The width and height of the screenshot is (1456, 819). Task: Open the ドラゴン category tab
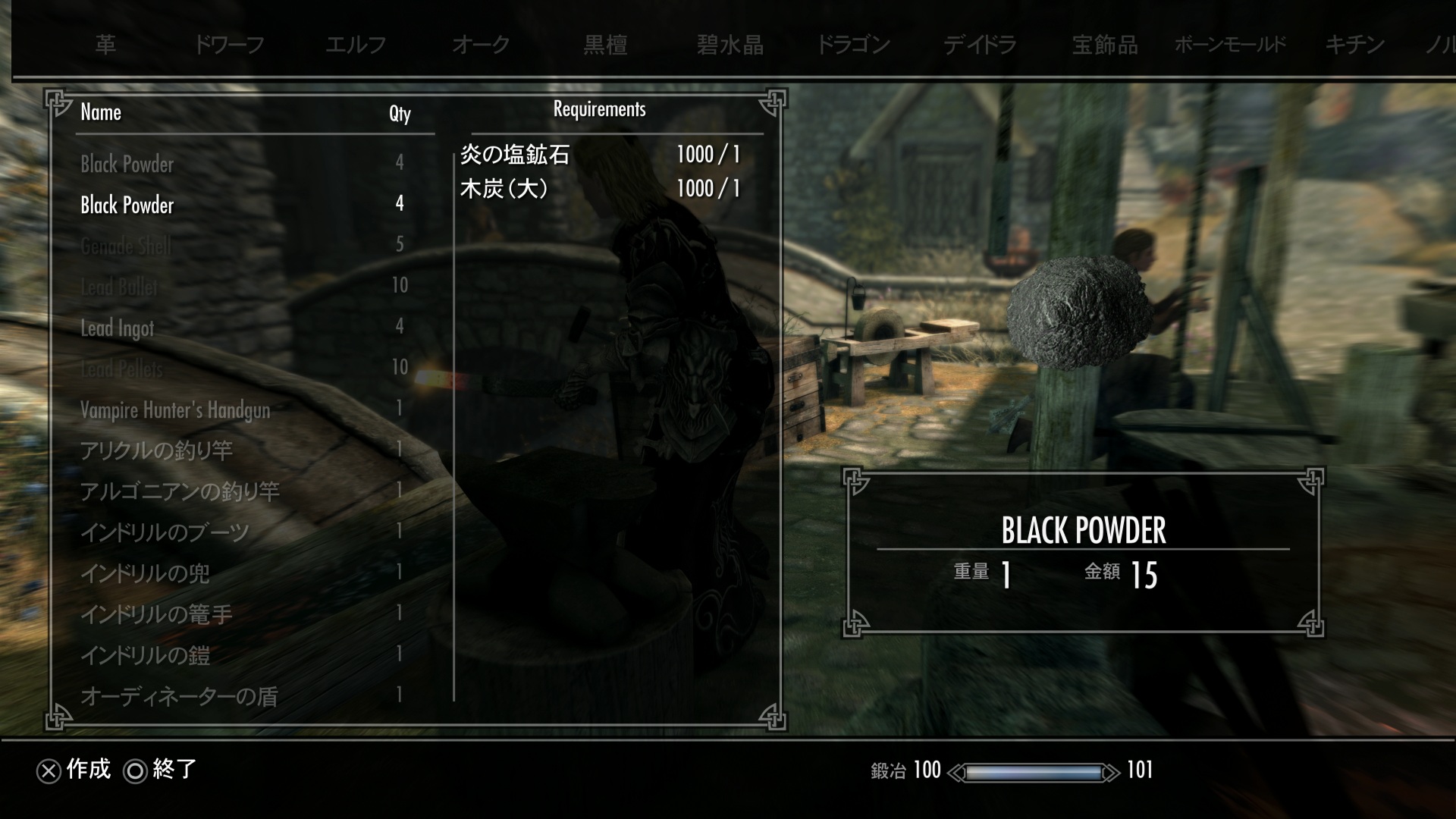click(853, 45)
